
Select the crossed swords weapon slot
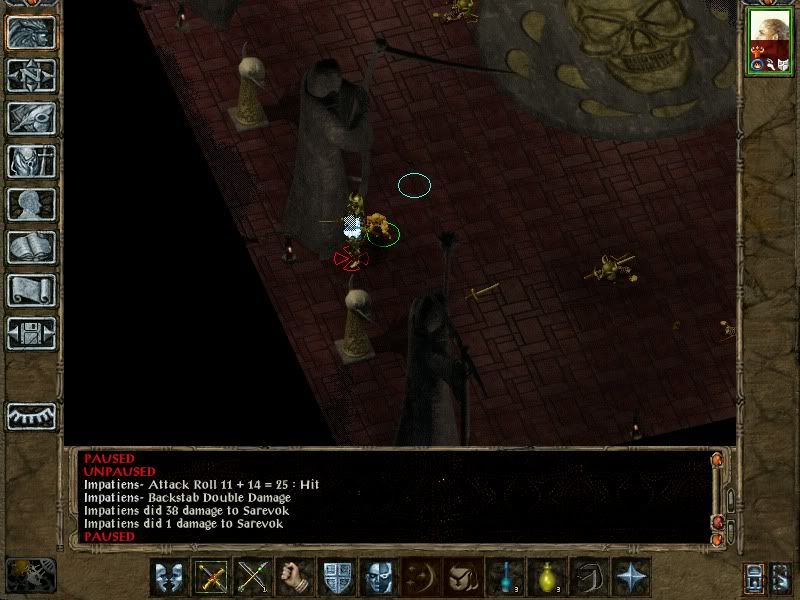[x=212, y=577]
